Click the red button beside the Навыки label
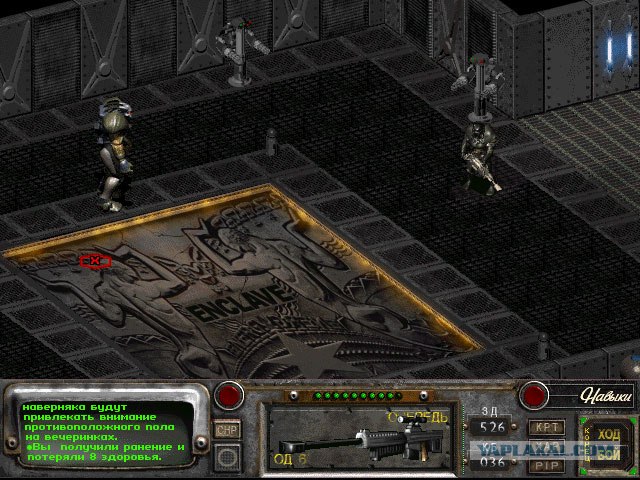 pyautogui.click(x=535, y=396)
